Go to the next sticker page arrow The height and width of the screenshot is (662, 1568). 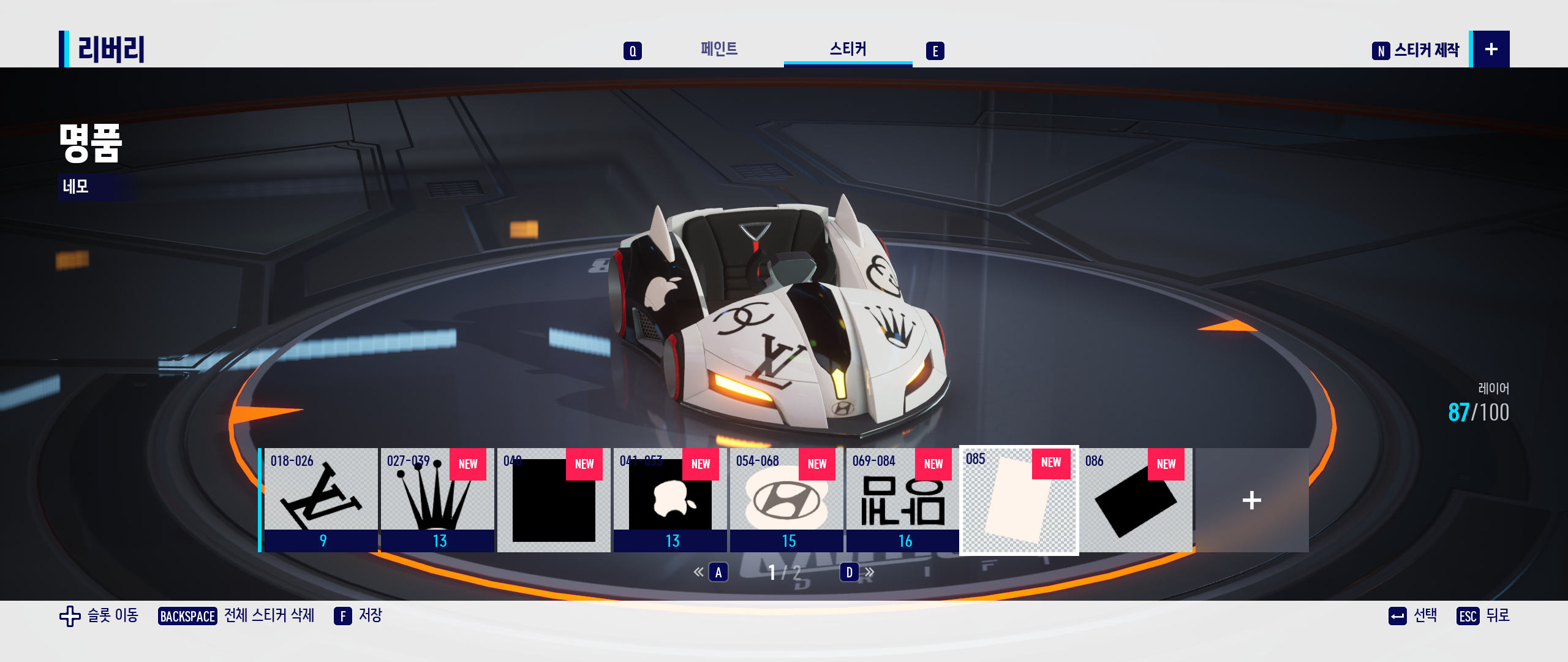(x=869, y=573)
